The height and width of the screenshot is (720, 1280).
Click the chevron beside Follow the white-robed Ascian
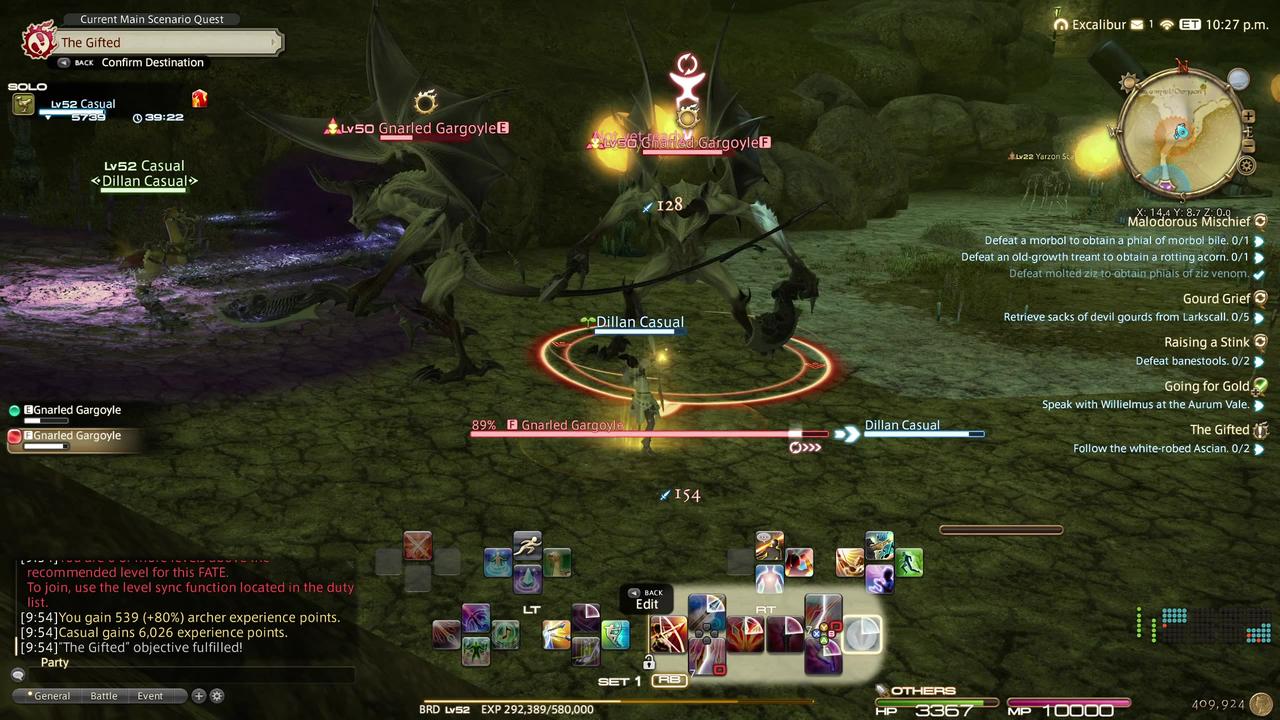1259,448
